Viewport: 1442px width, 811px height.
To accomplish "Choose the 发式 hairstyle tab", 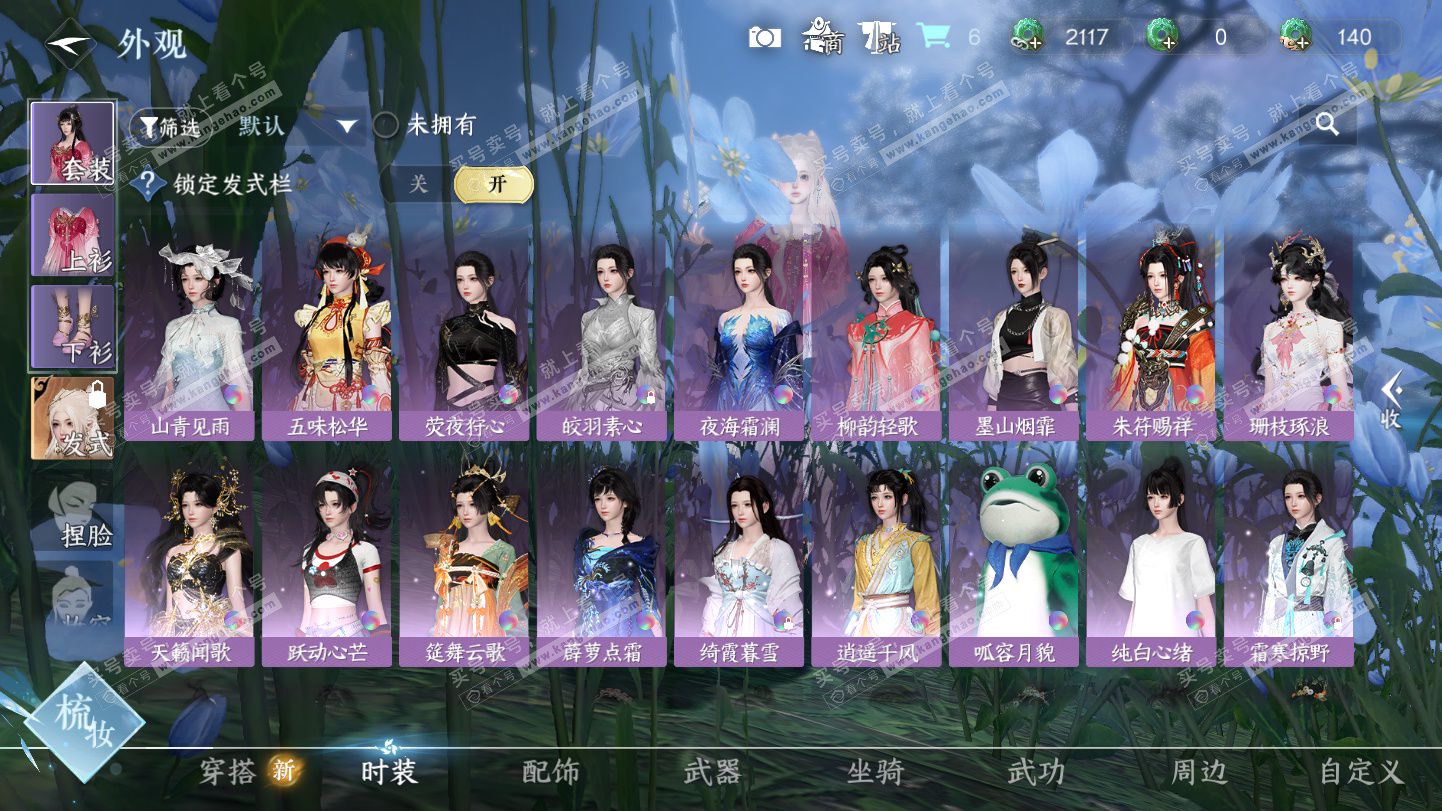I will (73, 418).
